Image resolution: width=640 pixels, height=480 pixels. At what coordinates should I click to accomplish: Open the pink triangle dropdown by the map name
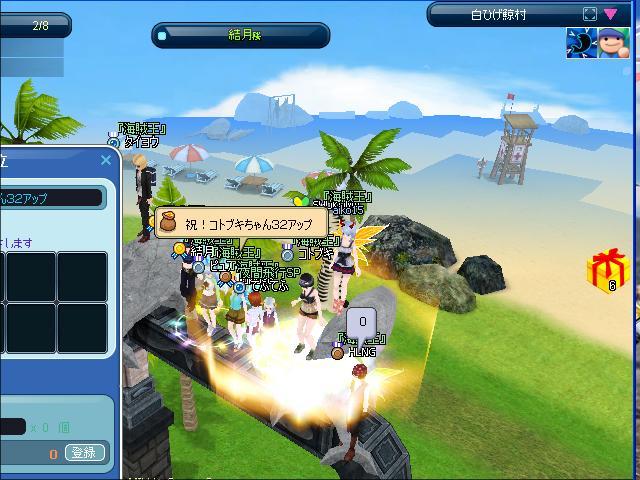point(610,15)
